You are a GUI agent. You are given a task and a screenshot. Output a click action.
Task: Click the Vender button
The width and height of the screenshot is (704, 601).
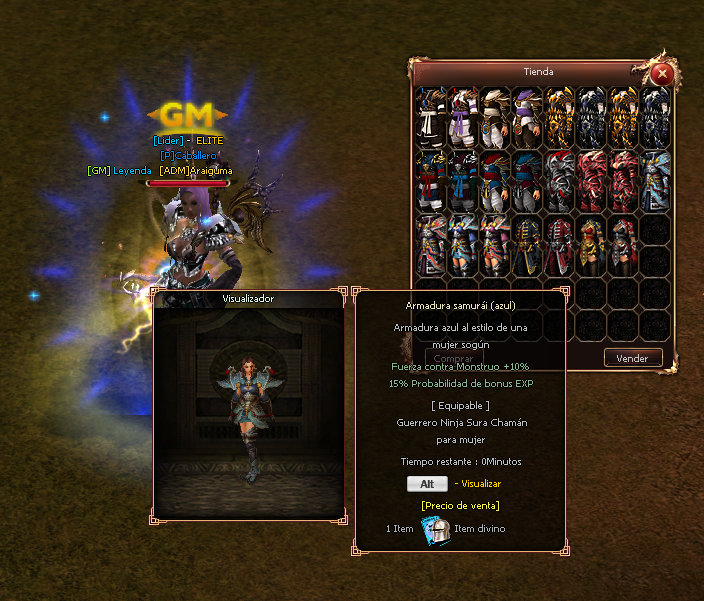click(x=632, y=358)
